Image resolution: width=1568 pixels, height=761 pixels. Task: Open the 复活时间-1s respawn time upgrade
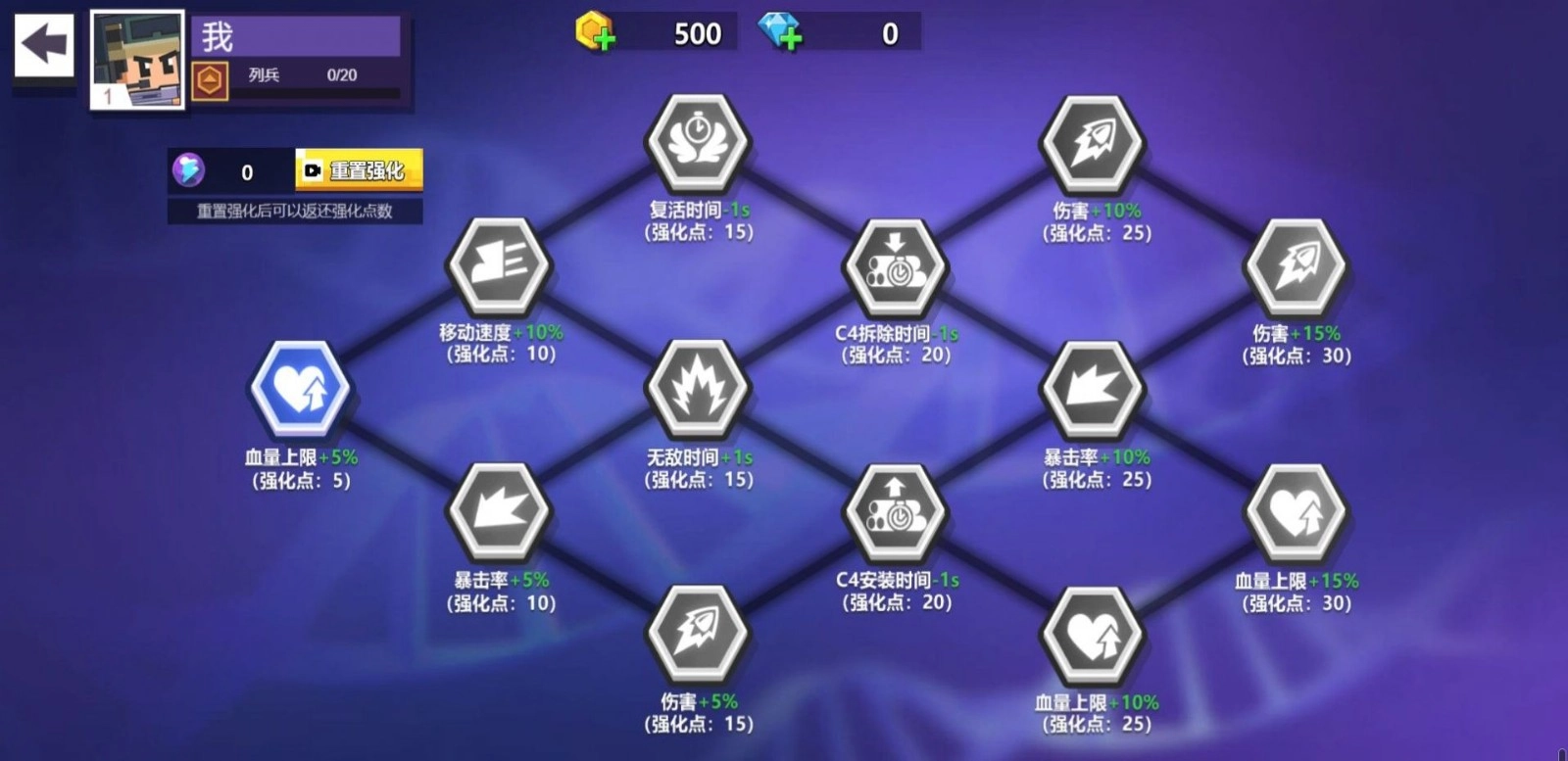tap(696, 143)
